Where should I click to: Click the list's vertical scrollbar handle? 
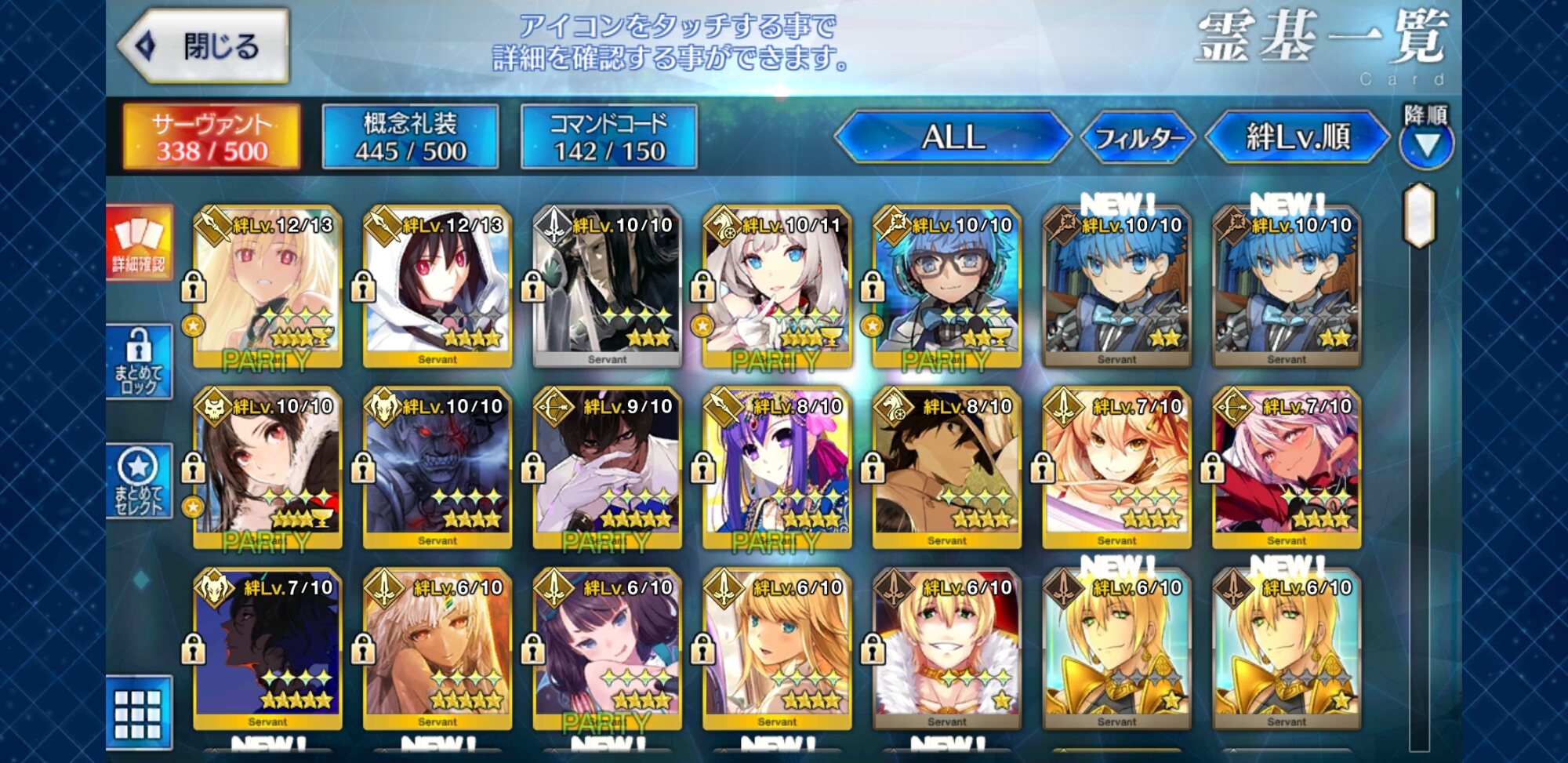pos(1420,214)
